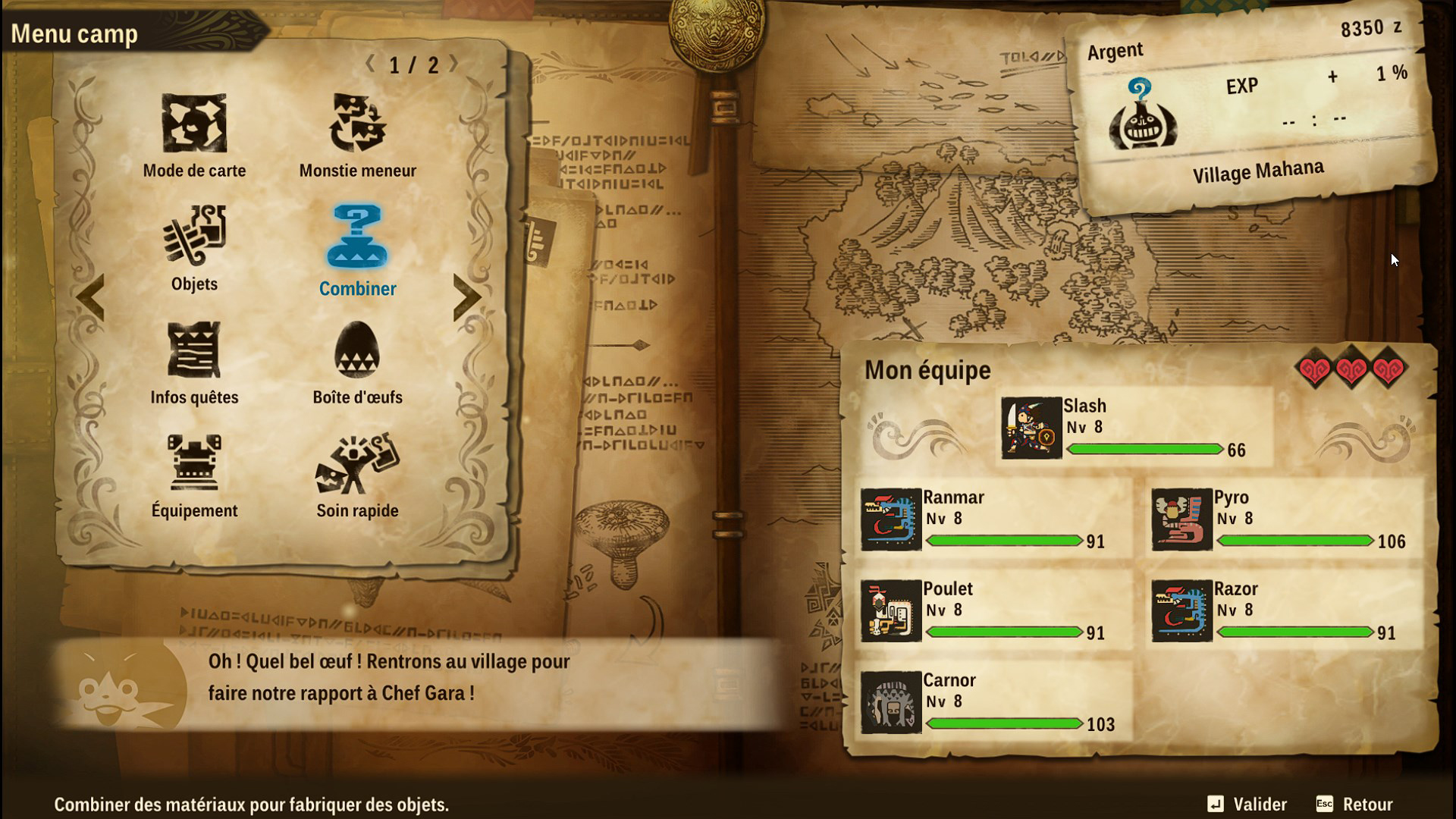The height and width of the screenshot is (819, 1456).
Task: Click the Navirou mascot icon in the Argent panel
Action: (x=1145, y=118)
